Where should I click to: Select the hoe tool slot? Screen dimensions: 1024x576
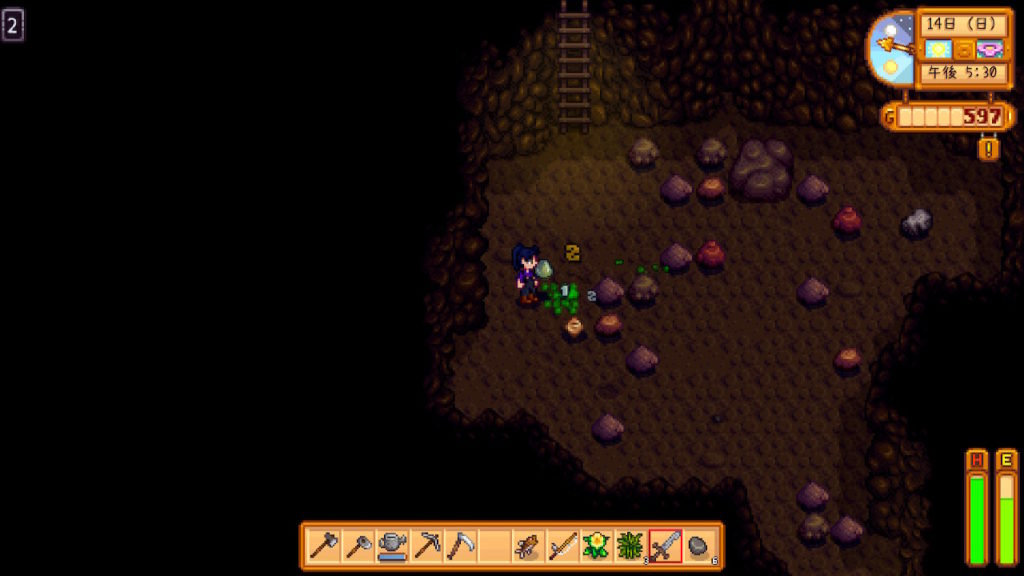(x=358, y=546)
